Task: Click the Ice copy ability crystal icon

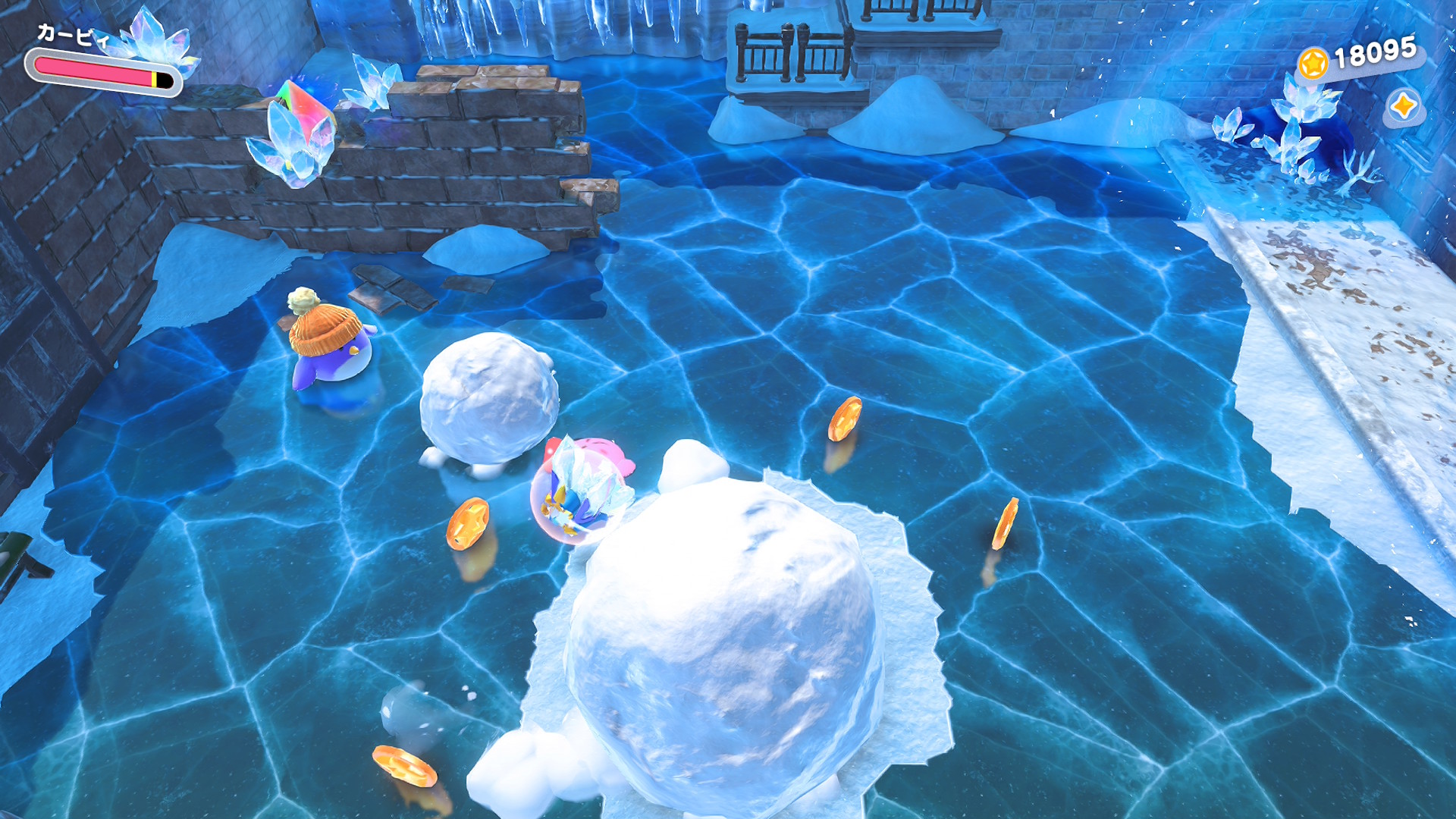Action: pyautogui.click(x=158, y=42)
